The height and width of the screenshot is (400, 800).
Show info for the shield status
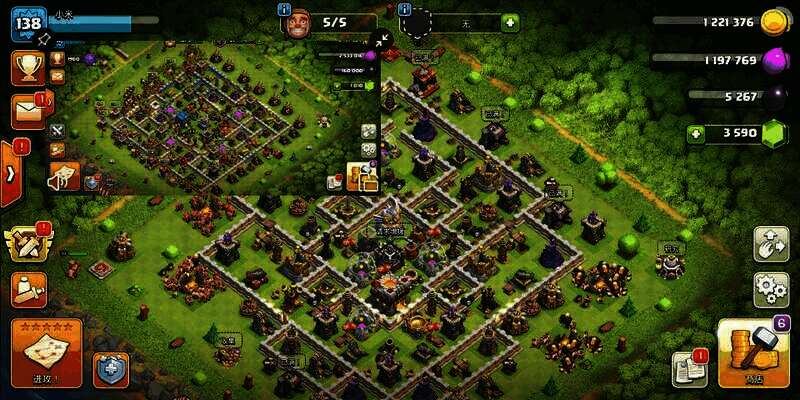click(x=404, y=10)
